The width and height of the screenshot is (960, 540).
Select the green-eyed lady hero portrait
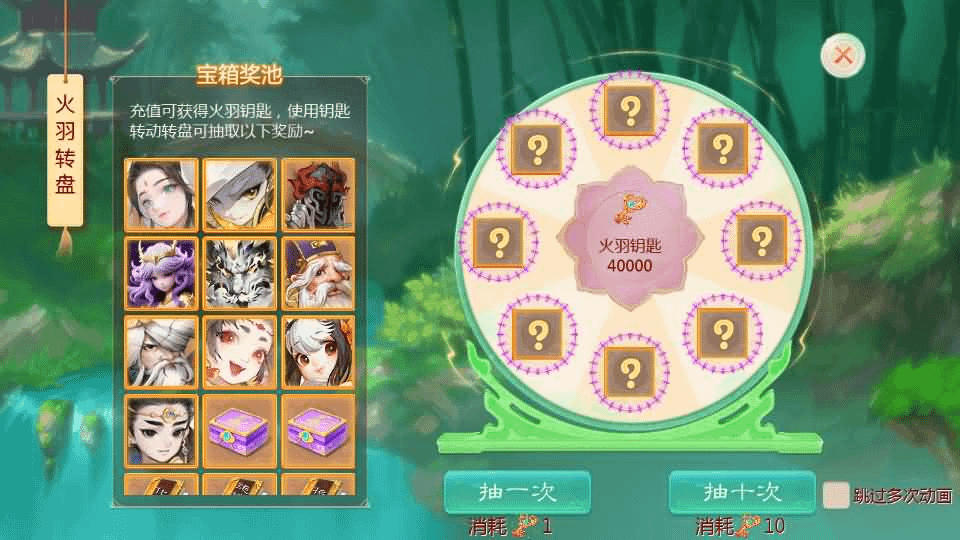pyautogui.click(x=161, y=196)
